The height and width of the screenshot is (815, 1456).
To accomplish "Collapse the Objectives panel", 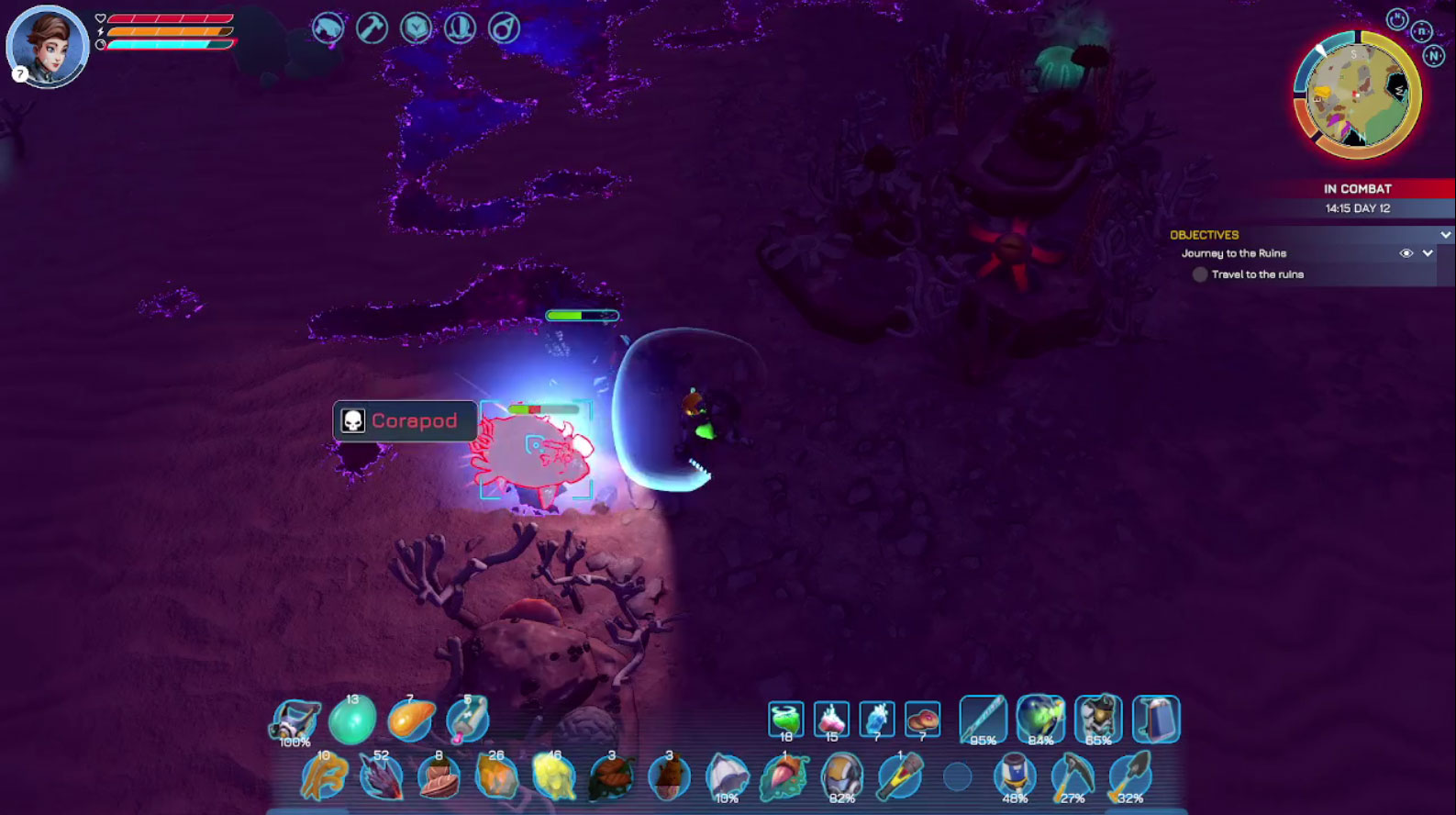I will [x=1446, y=235].
